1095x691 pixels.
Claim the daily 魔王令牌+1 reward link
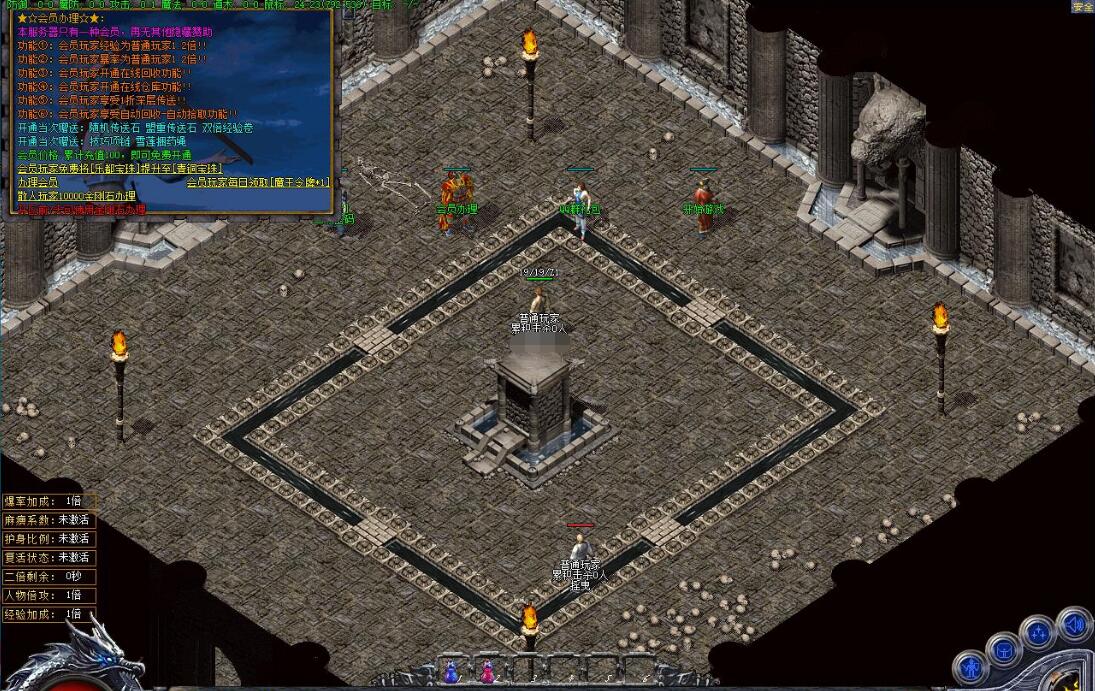click(x=258, y=183)
